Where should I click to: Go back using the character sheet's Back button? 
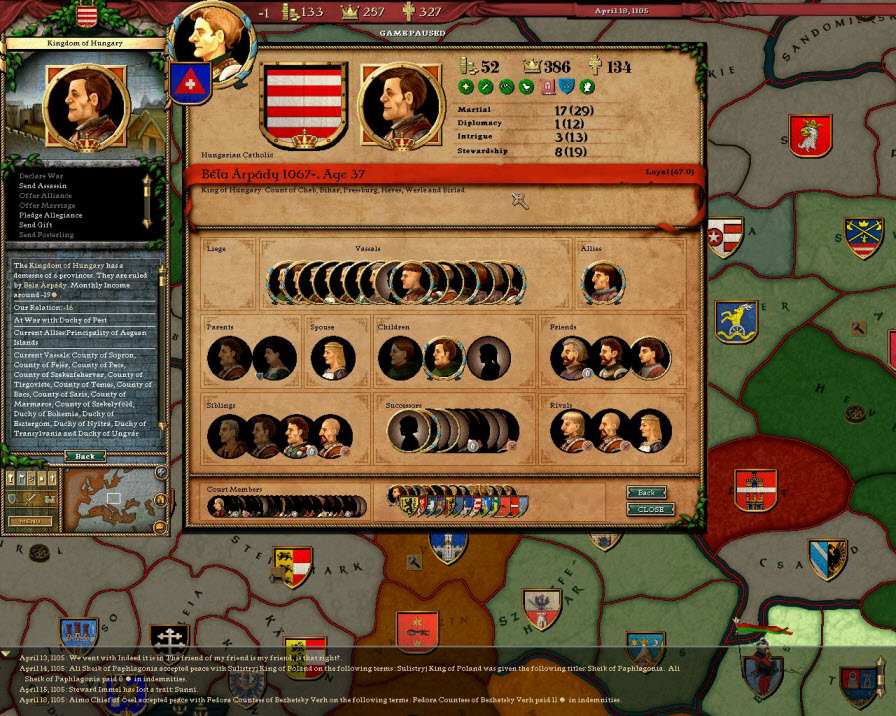(647, 493)
